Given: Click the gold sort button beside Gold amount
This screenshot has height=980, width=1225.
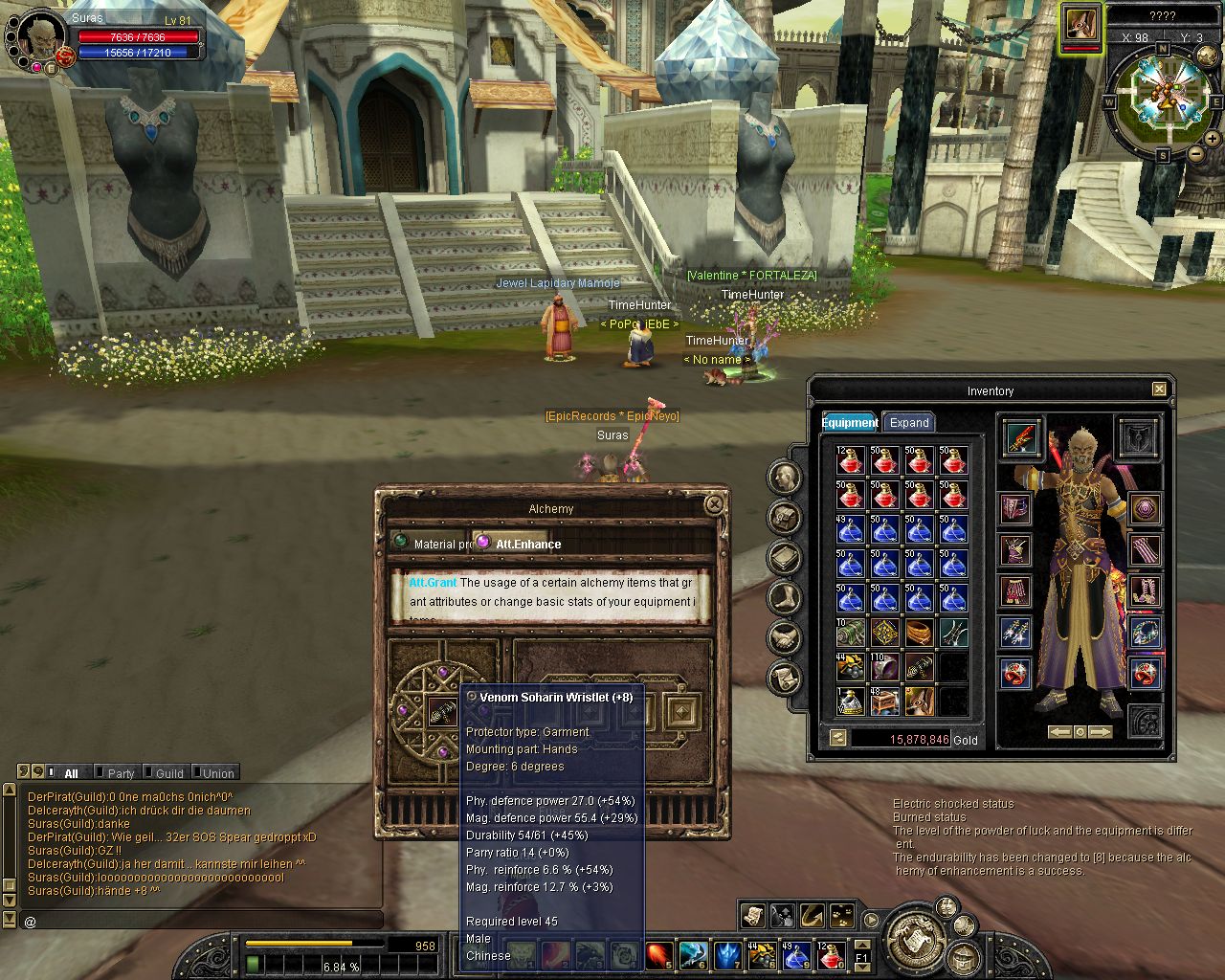Looking at the screenshot, I should (x=837, y=738).
